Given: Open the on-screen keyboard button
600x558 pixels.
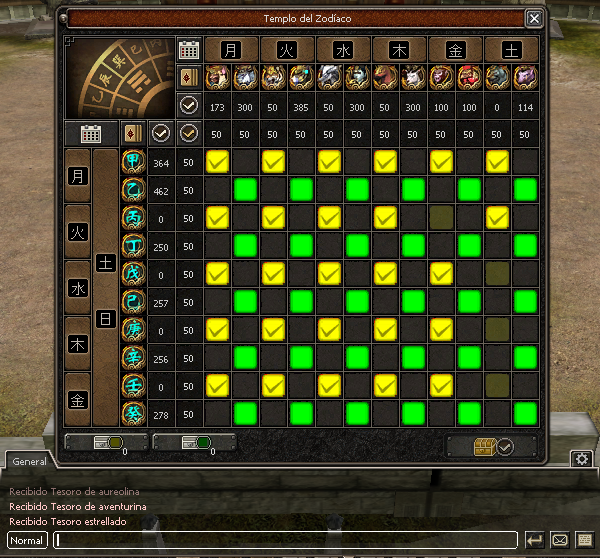Looking at the screenshot, I should (x=585, y=540).
